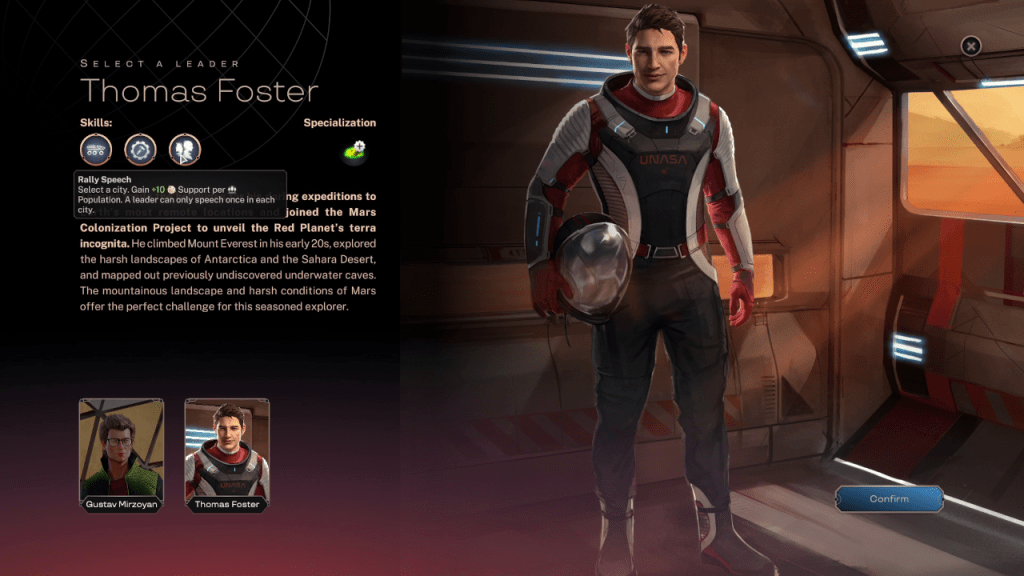
Task: Inspect the gear and hammer skill icon
Action: point(140,150)
